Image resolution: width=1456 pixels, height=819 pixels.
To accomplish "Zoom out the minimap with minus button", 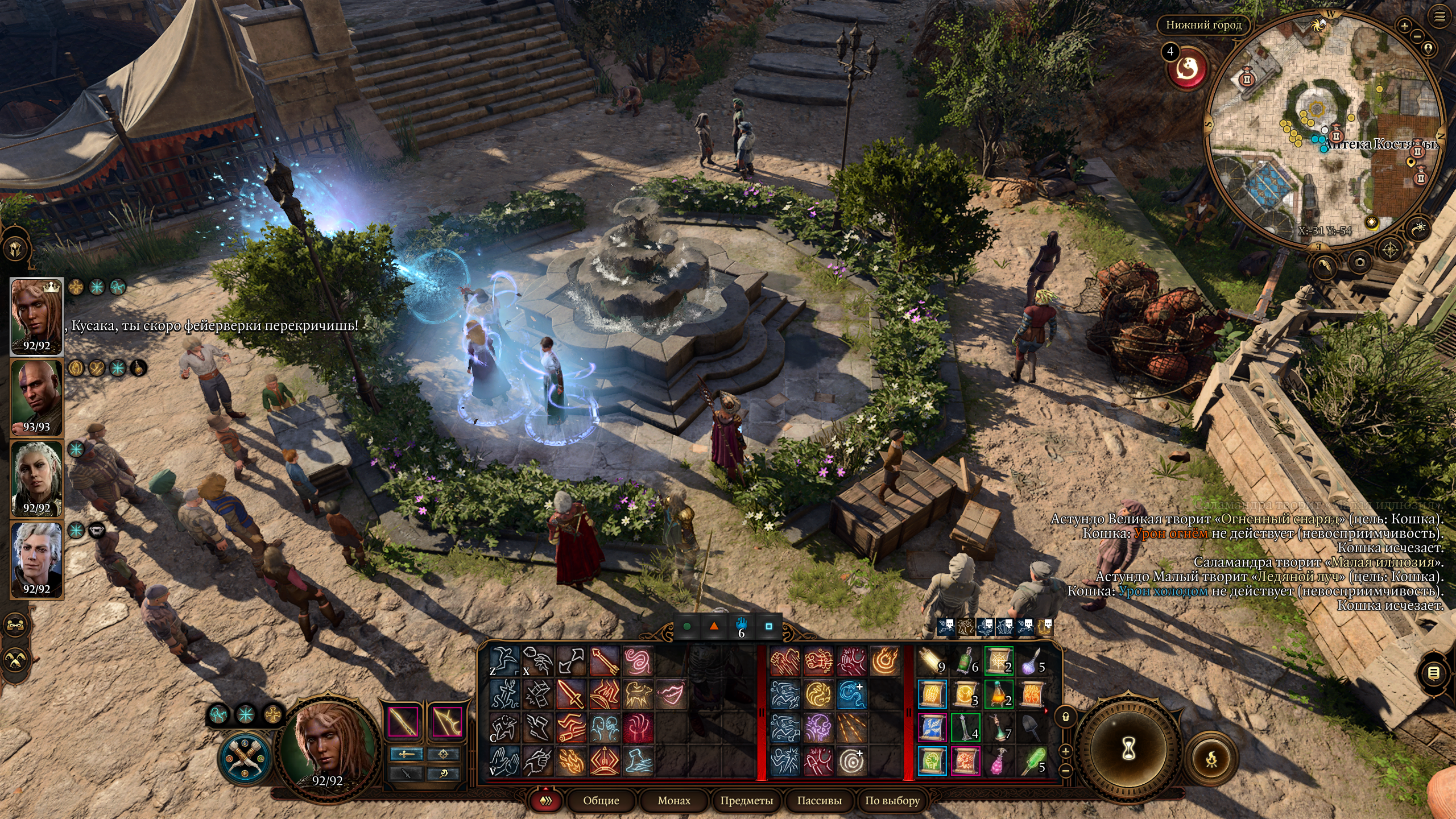I will pos(1416,36).
